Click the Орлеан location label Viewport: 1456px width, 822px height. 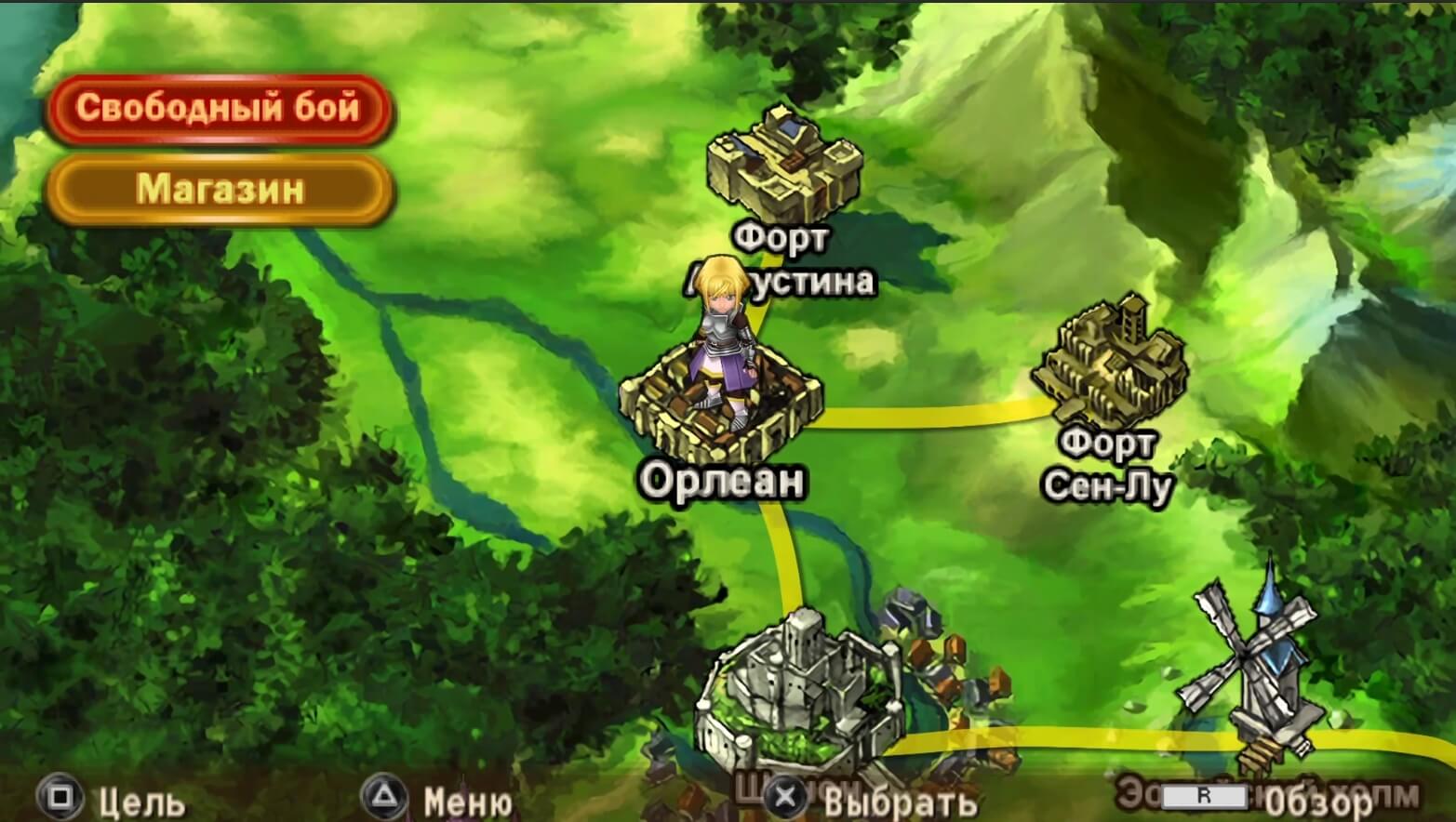(x=725, y=482)
